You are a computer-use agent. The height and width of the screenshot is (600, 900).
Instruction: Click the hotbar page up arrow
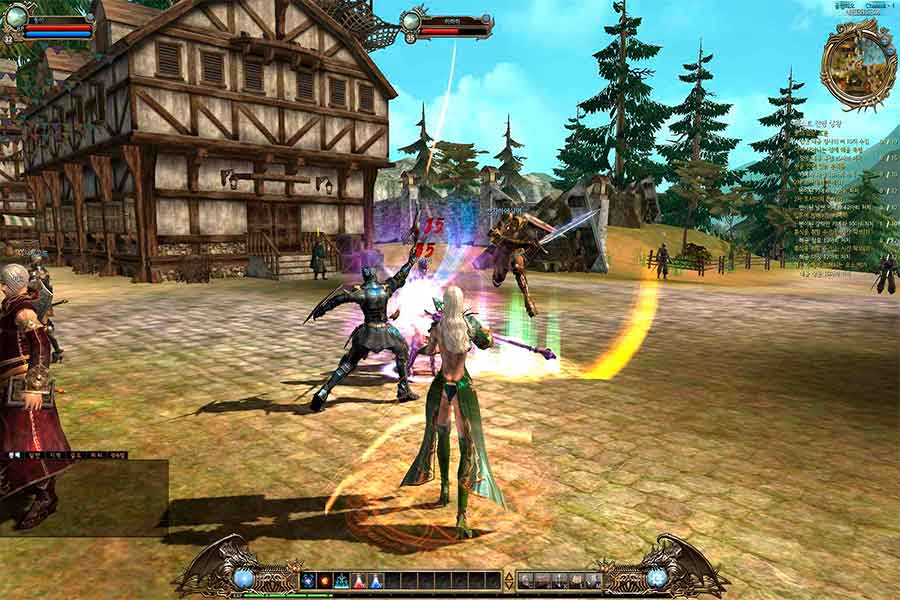tap(508, 575)
